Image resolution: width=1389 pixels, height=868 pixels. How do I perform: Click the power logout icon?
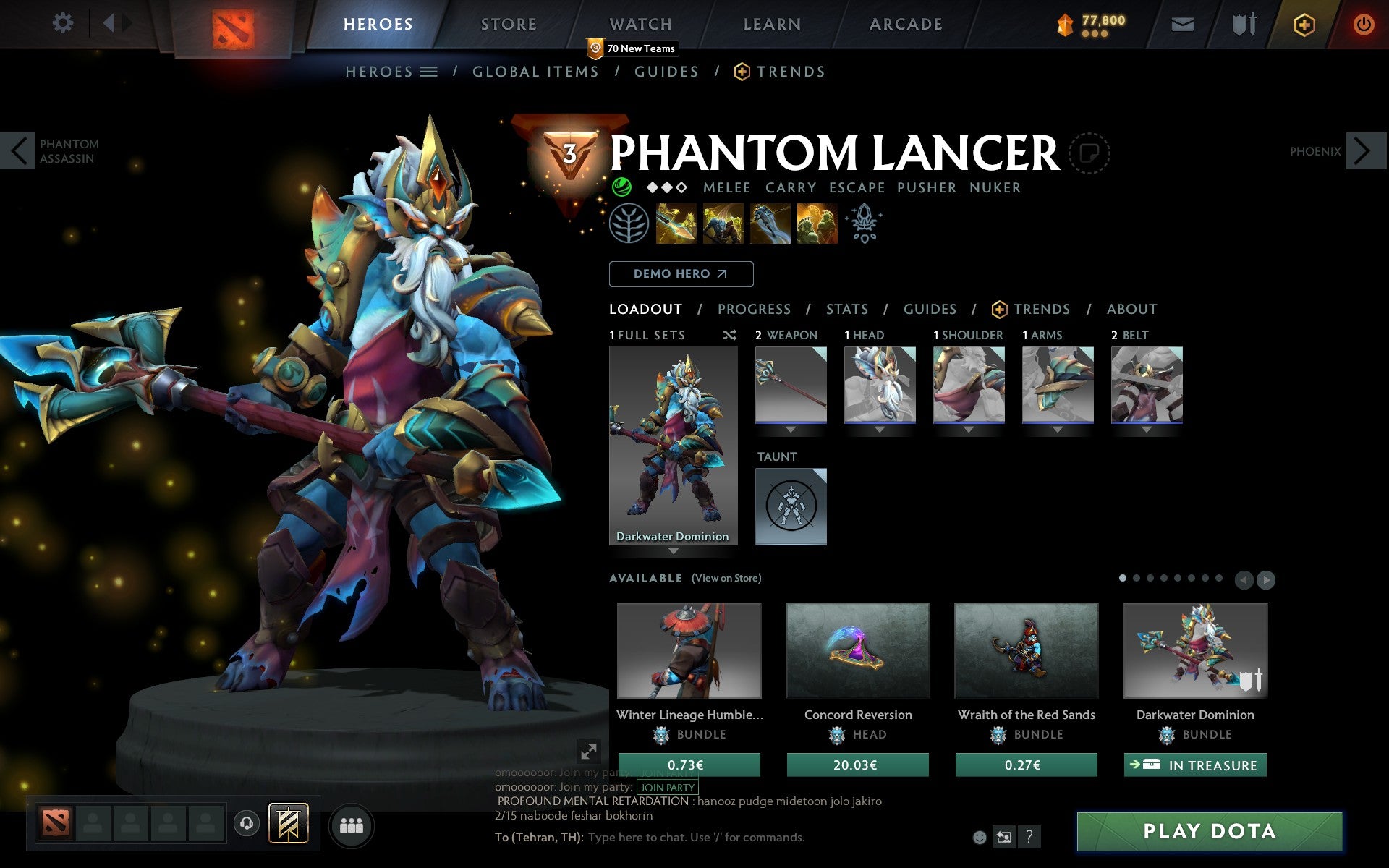pos(1363,23)
